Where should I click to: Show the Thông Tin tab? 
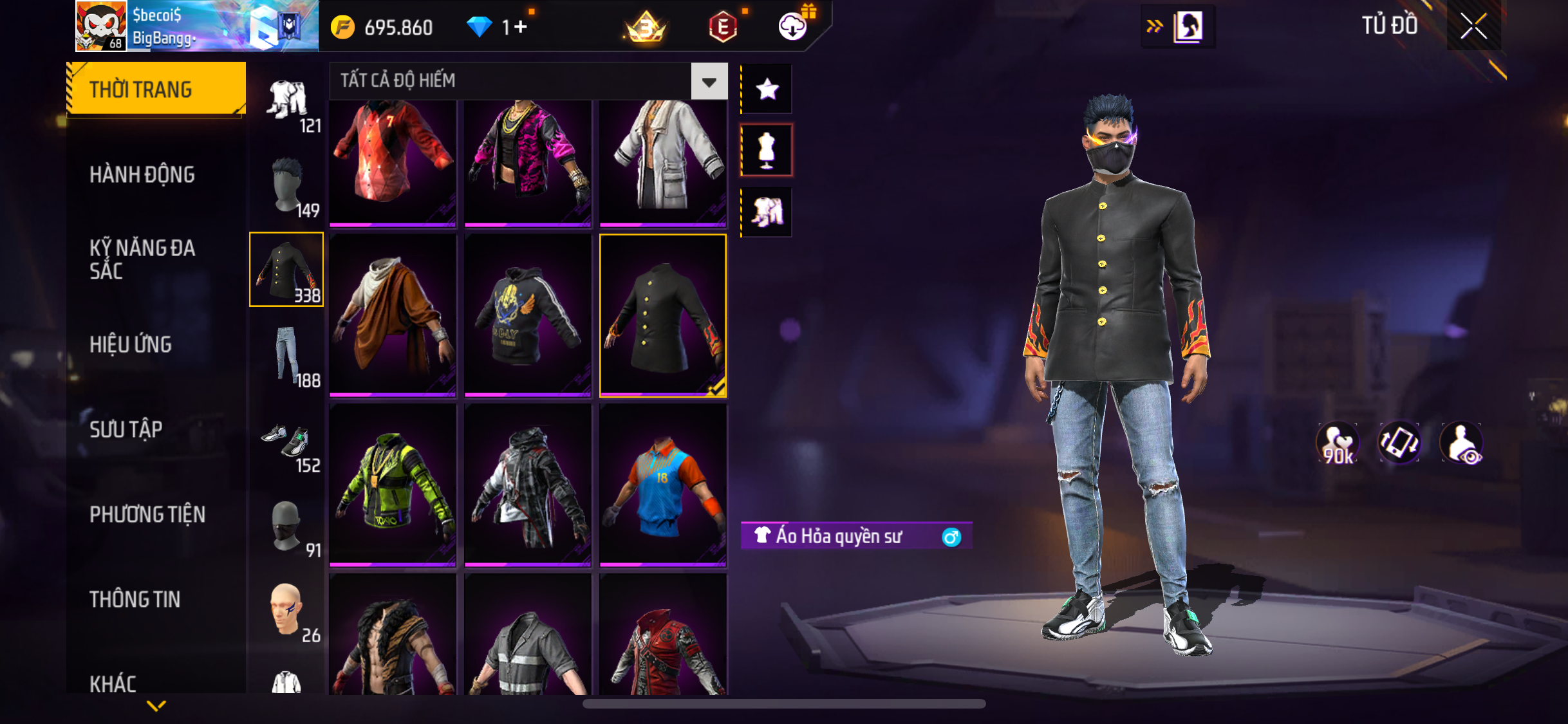point(135,599)
